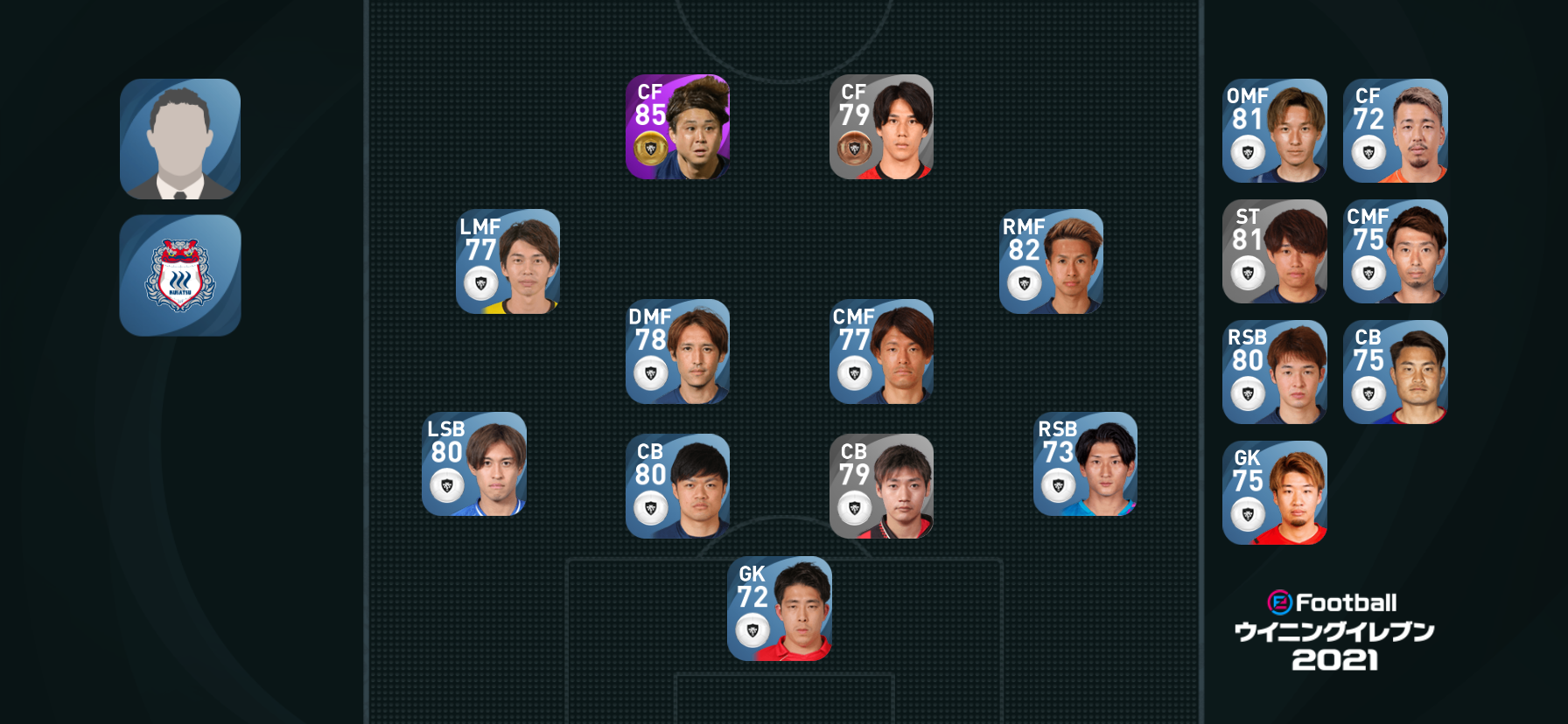The image size is (1568, 724).
Task: Pick the RSB 80 substitute
Action: coord(1274,372)
